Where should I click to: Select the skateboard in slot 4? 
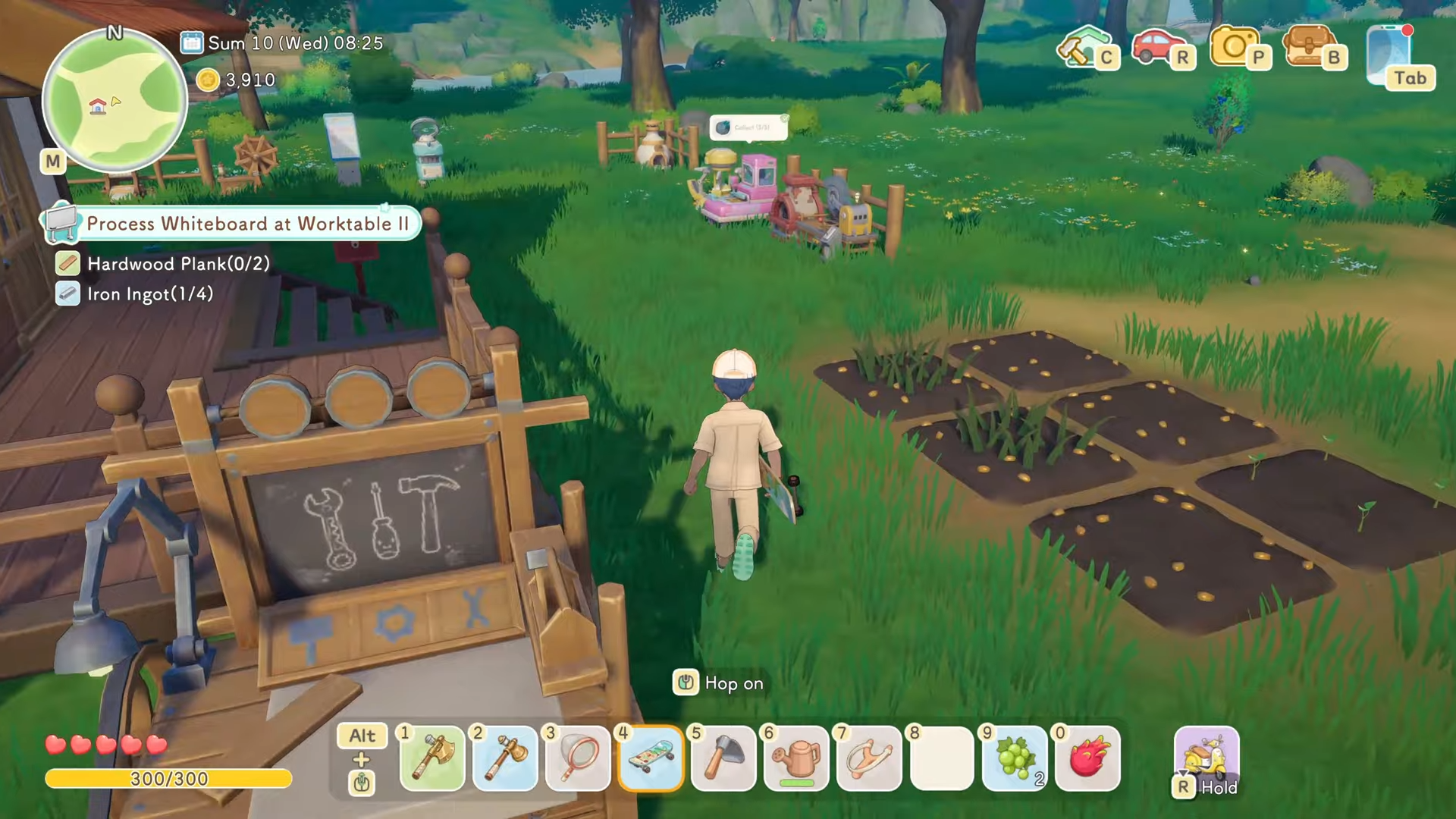pos(651,758)
